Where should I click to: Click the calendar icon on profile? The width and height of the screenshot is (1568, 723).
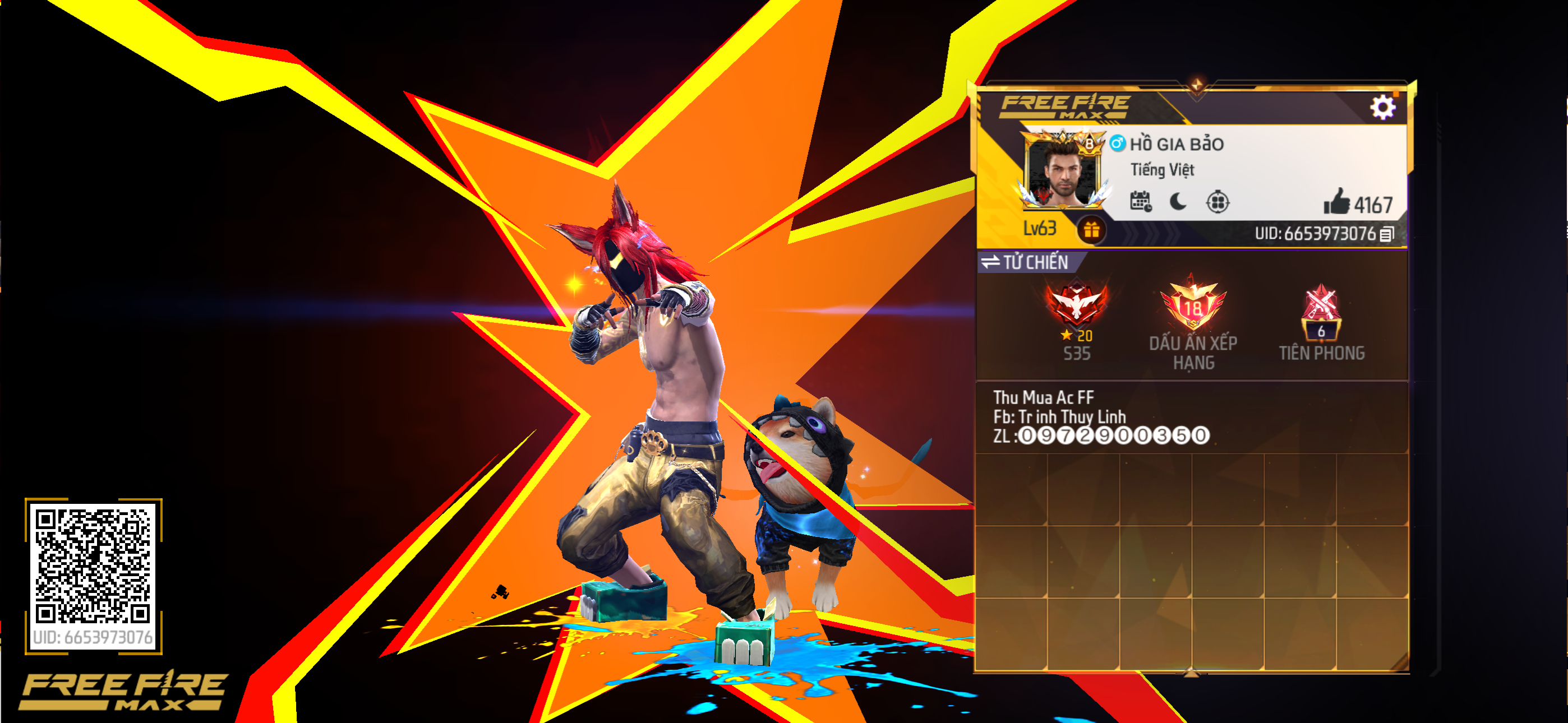[x=1141, y=201]
